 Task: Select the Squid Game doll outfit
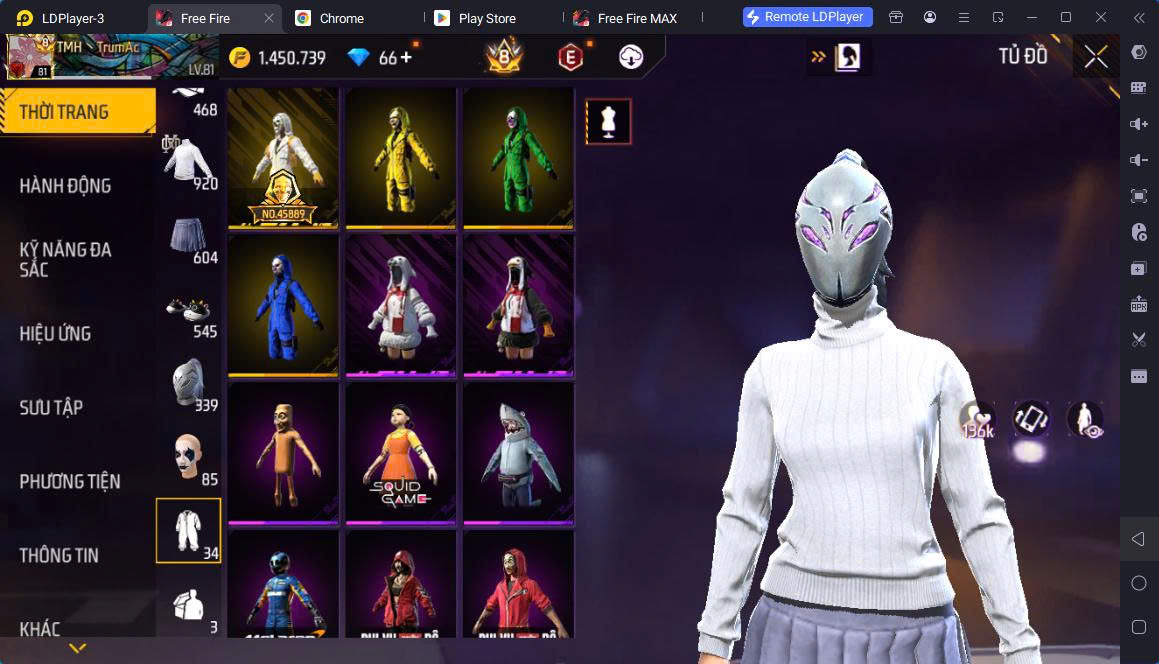(x=400, y=452)
